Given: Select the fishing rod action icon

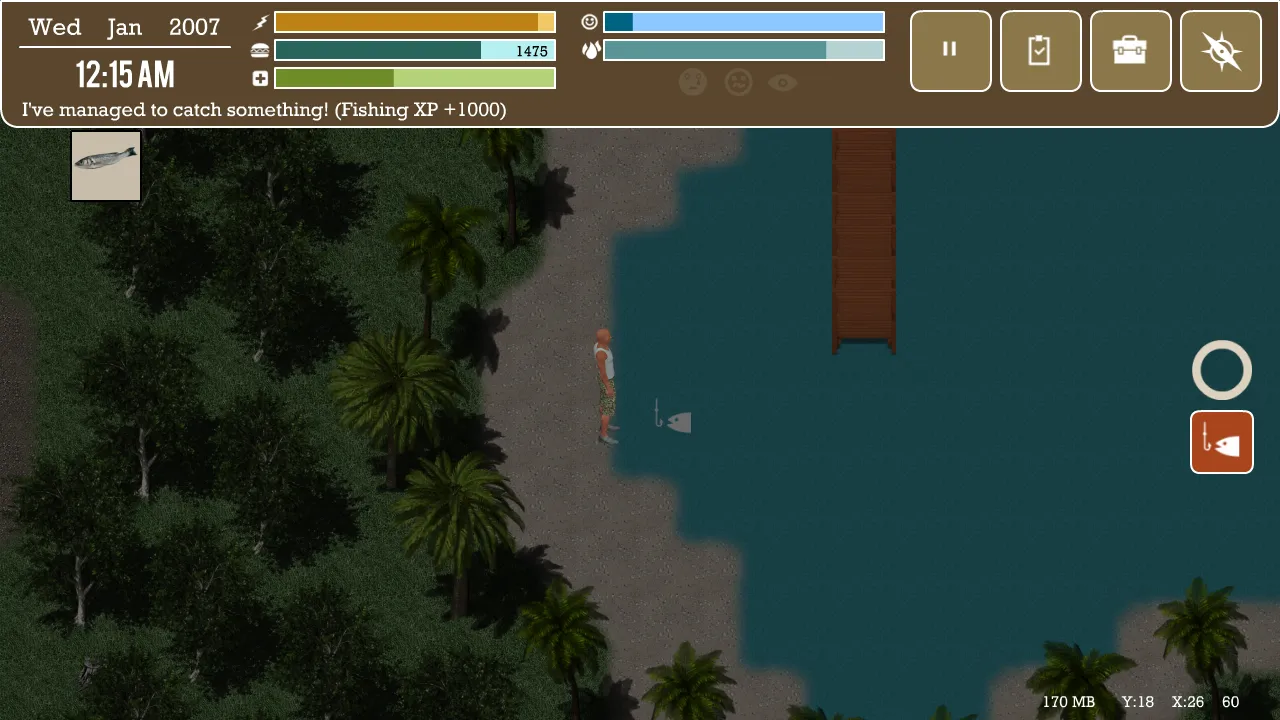Looking at the screenshot, I should pos(1221,441).
